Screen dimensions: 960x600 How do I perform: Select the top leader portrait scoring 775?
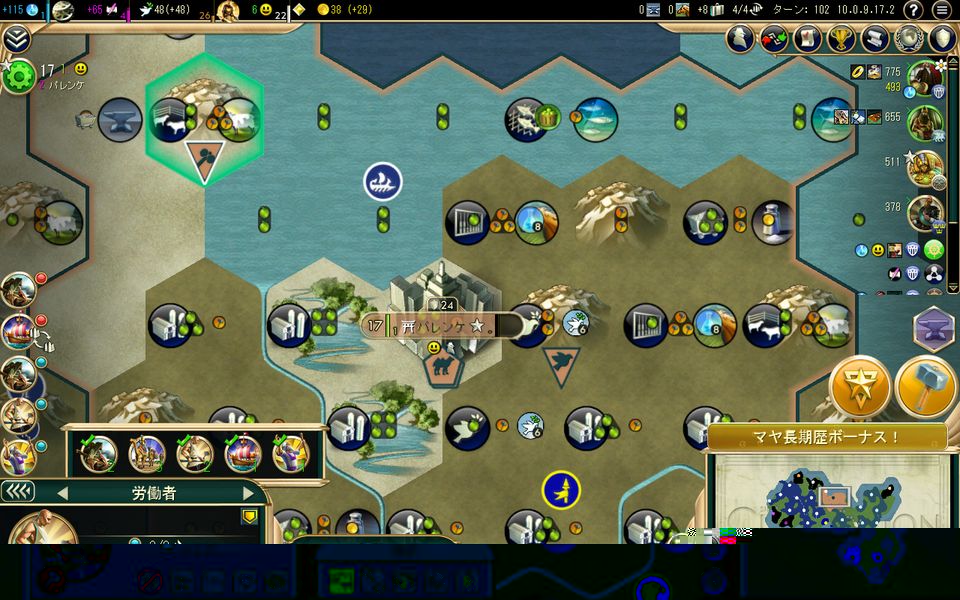click(x=925, y=75)
